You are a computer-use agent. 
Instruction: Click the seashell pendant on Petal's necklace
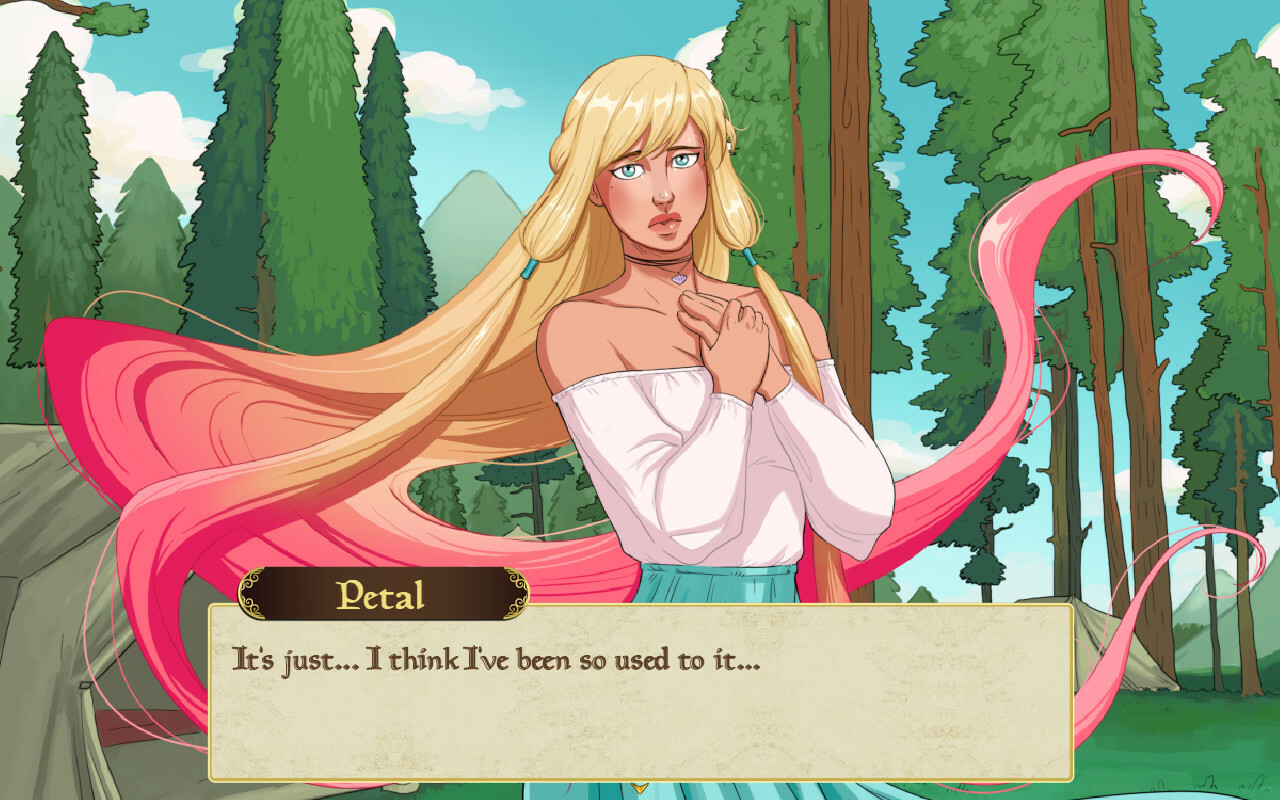(x=678, y=279)
